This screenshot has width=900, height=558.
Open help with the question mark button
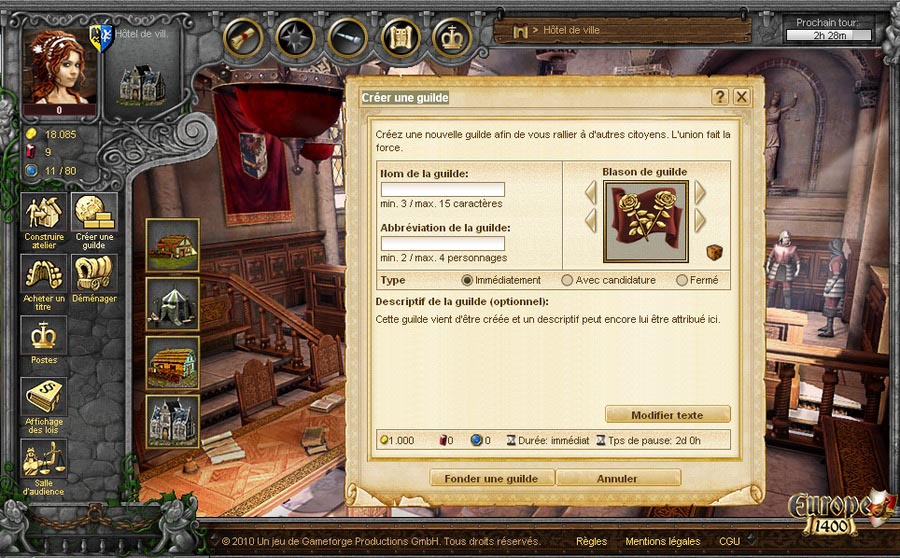click(x=719, y=97)
